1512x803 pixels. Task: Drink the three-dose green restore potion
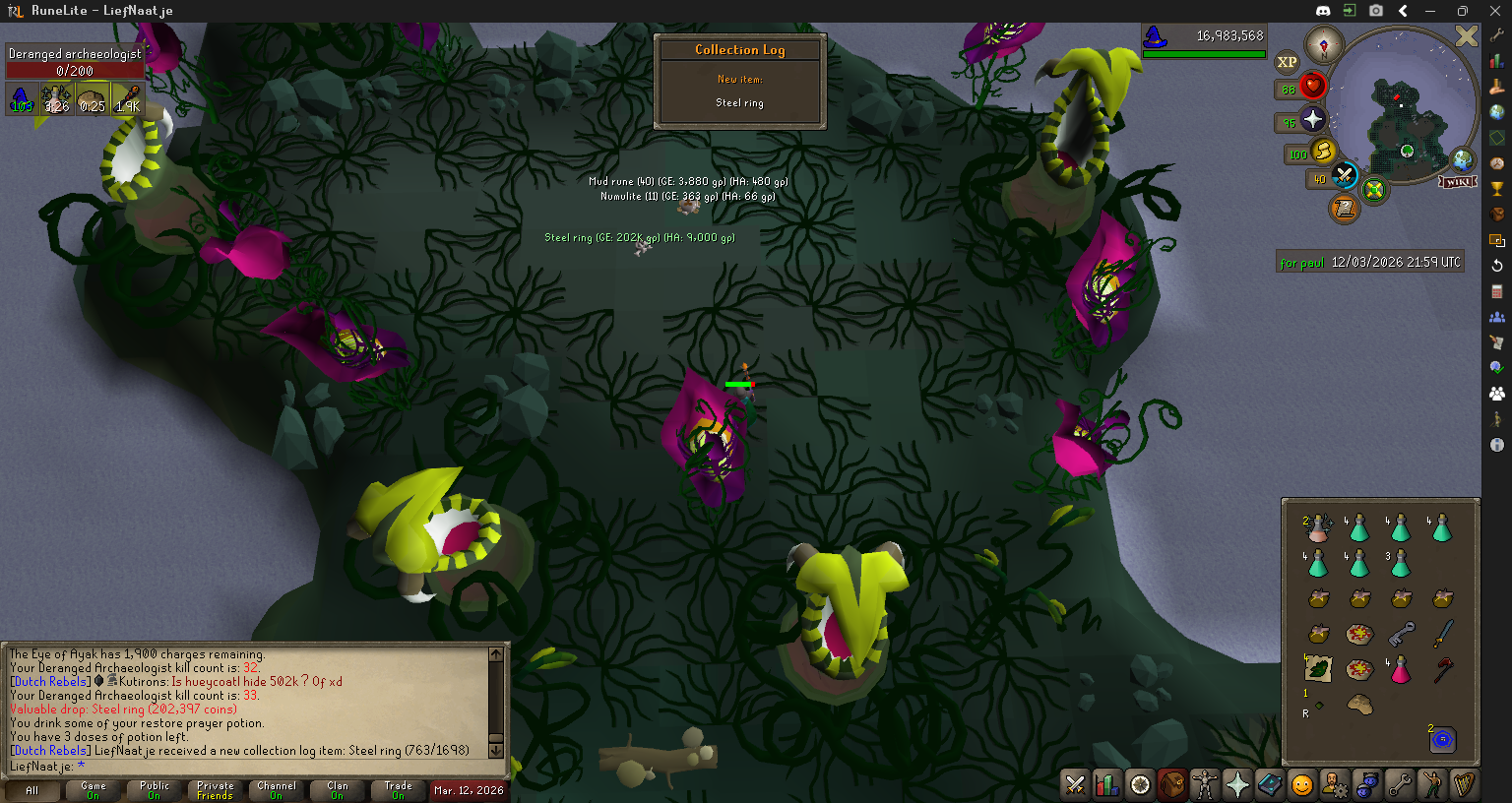1401,564
